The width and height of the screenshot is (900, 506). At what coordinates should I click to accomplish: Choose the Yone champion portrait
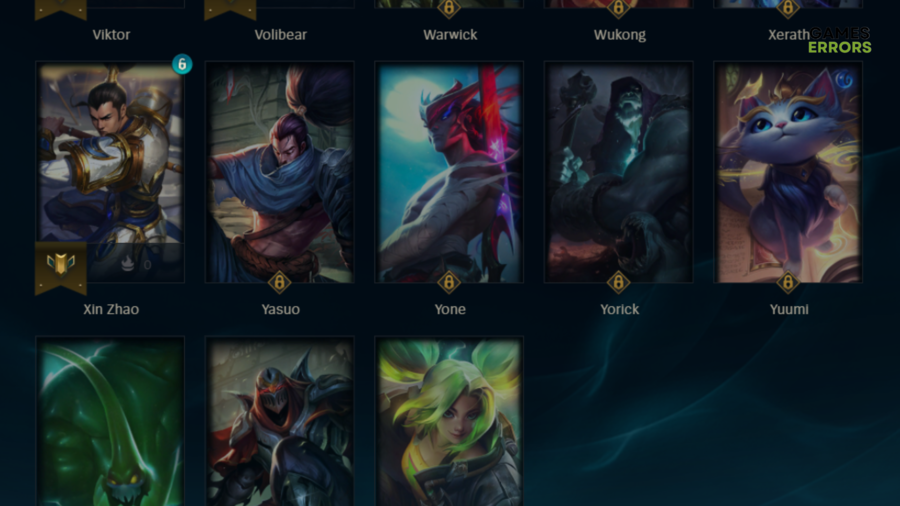click(450, 170)
